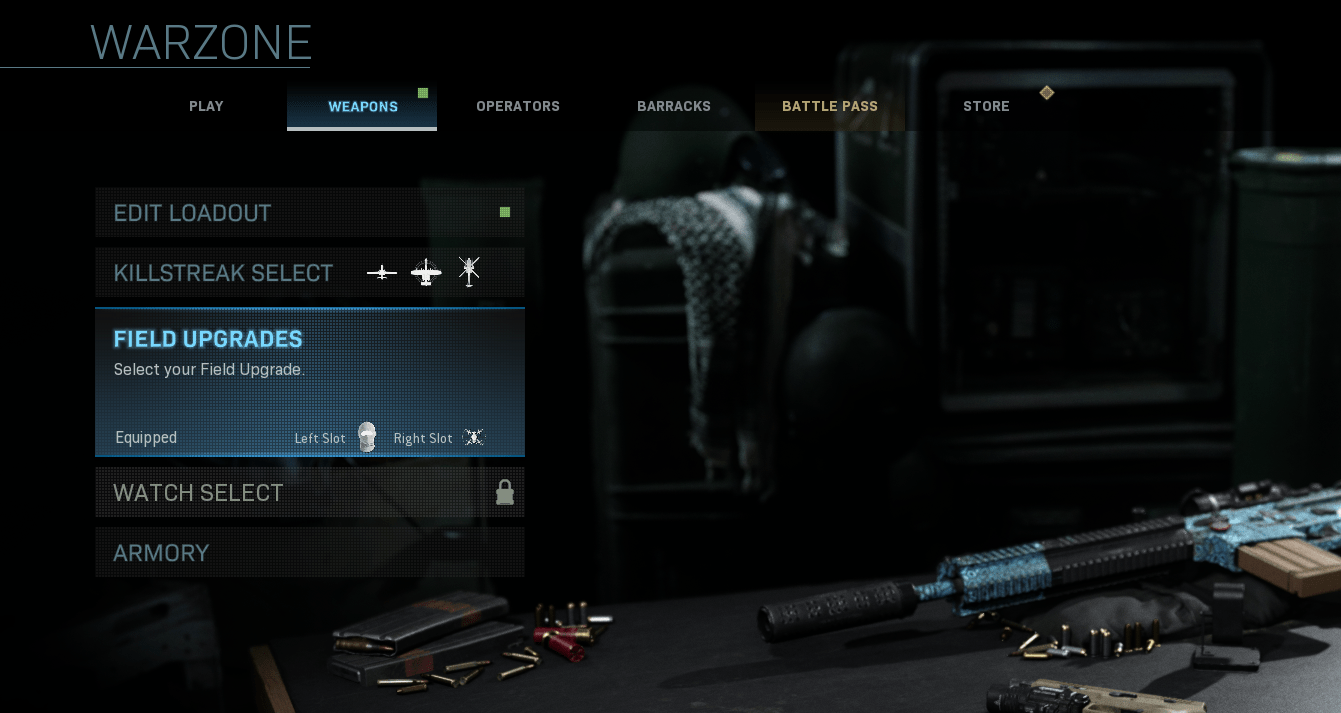Switch to the Play tab
This screenshot has height=713, width=1341.
[x=206, y=107]
